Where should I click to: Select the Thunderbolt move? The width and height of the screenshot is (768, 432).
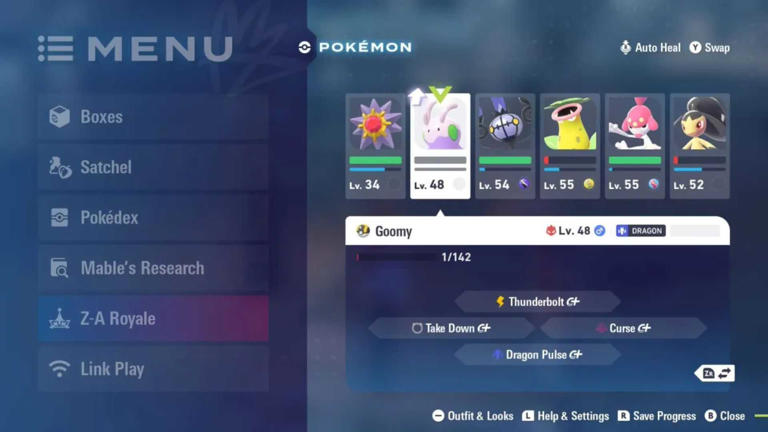(537, 301)
